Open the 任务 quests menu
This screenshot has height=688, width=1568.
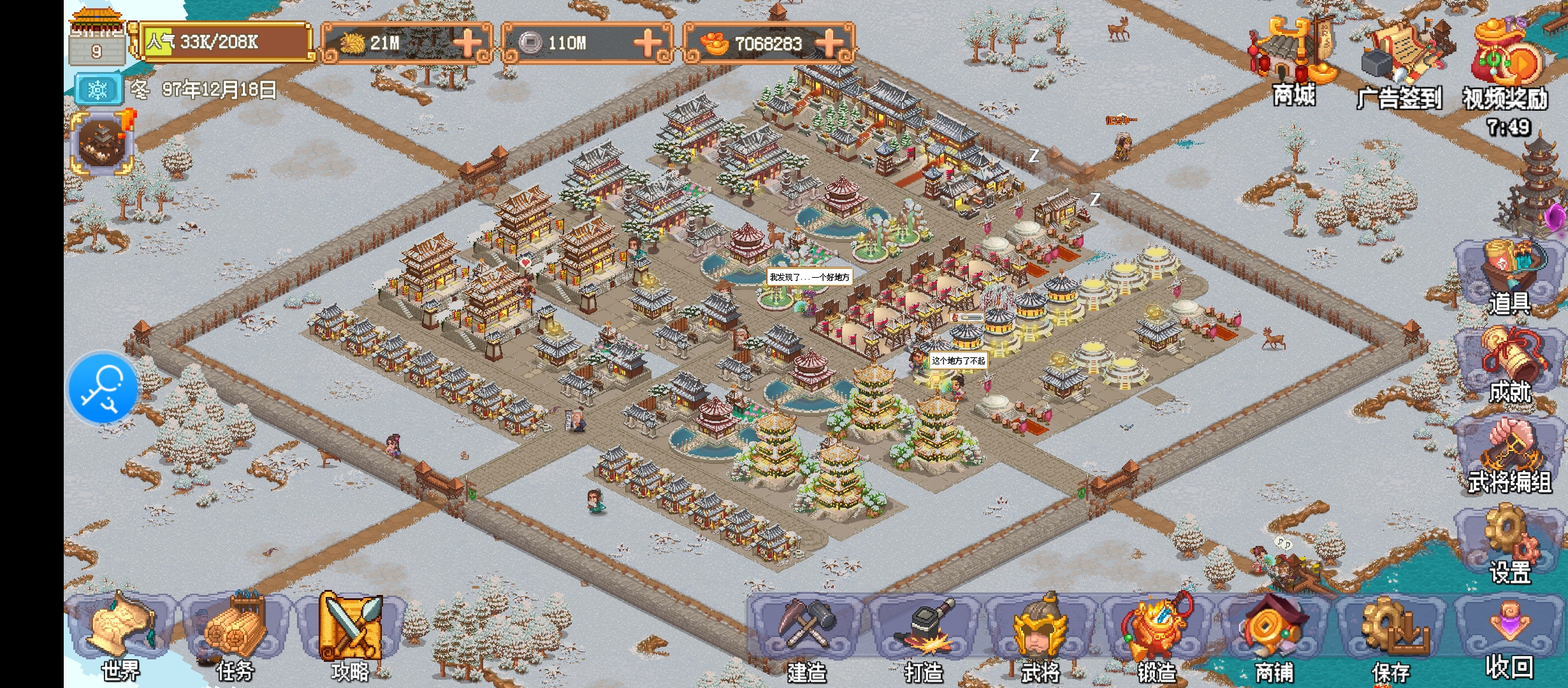pyautogui.click(x=235, y=634)
